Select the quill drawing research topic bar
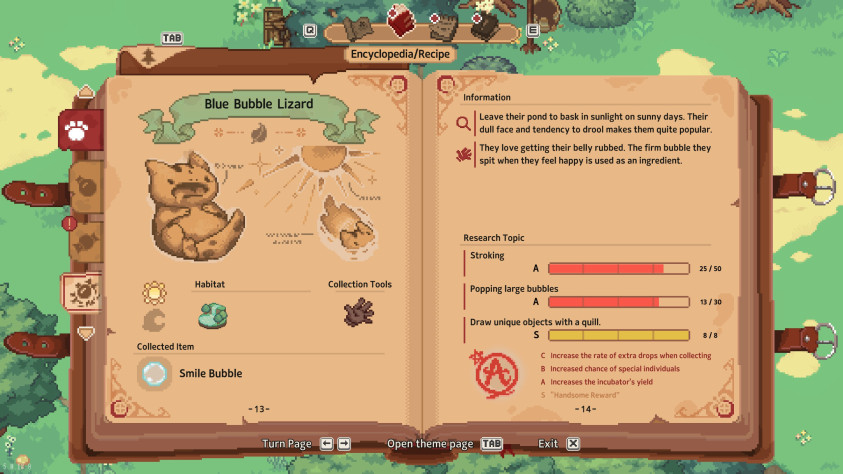The width and height of the screenshot is (843, 474). point(618,335)
